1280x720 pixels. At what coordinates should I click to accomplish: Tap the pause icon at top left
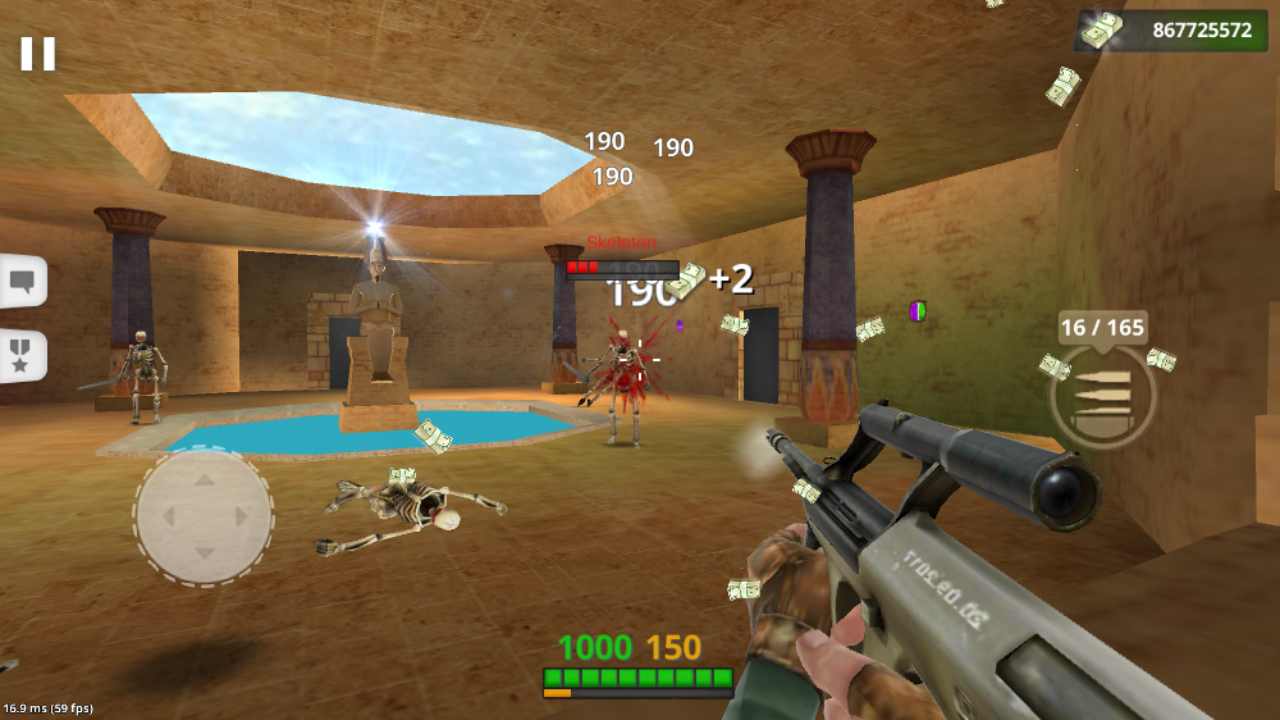(40, 54)
